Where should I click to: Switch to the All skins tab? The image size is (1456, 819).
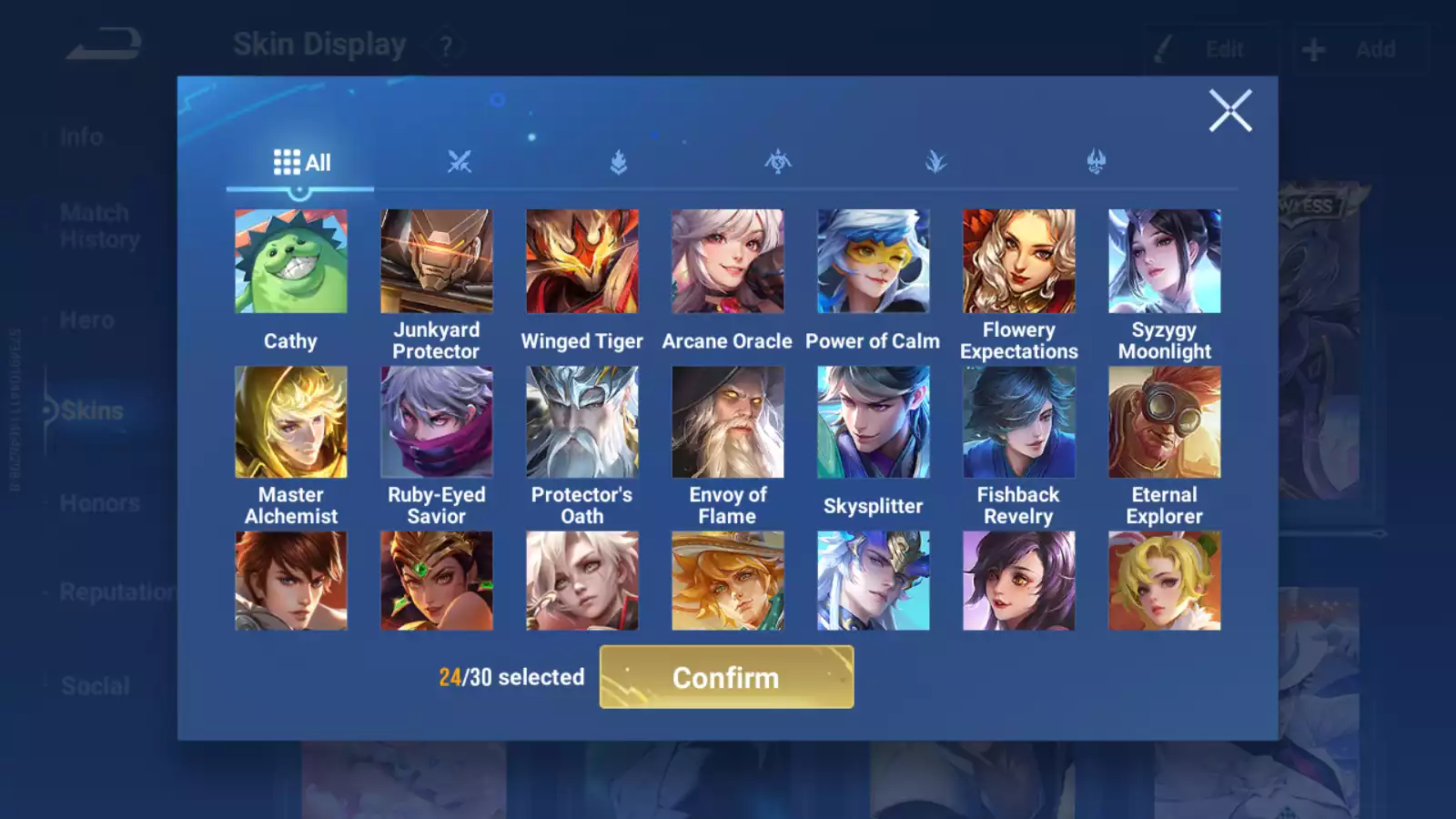pos(301,163)
